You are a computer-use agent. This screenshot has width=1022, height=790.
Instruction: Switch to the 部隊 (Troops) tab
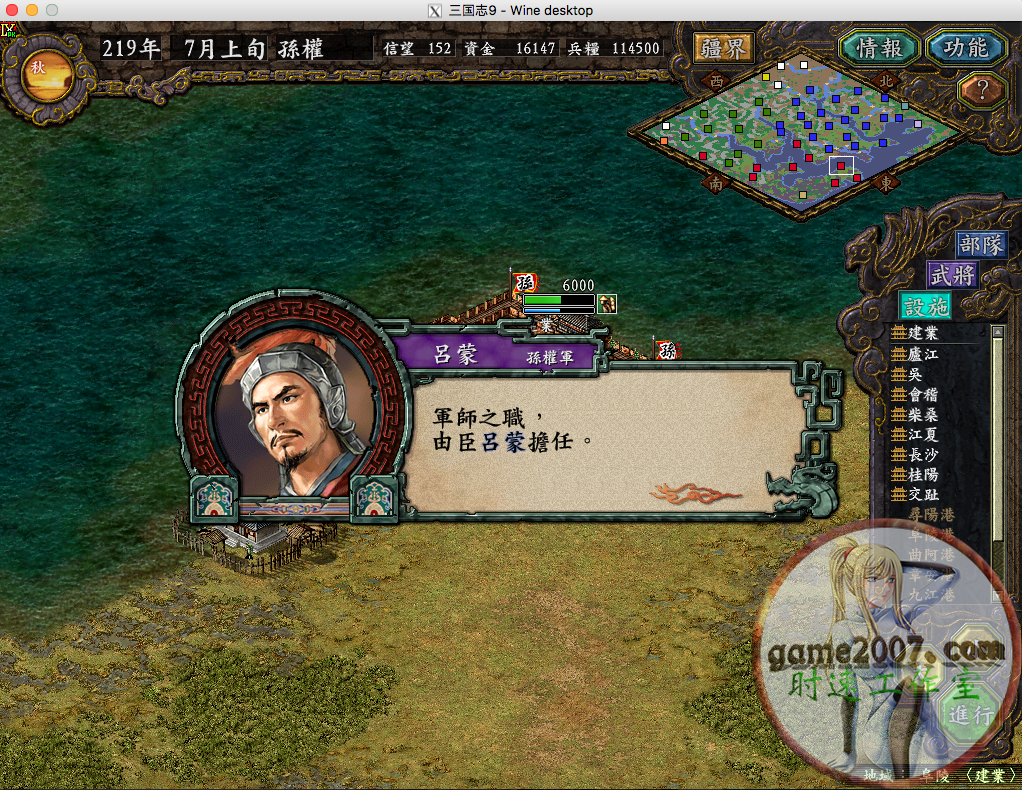(980, 245)
